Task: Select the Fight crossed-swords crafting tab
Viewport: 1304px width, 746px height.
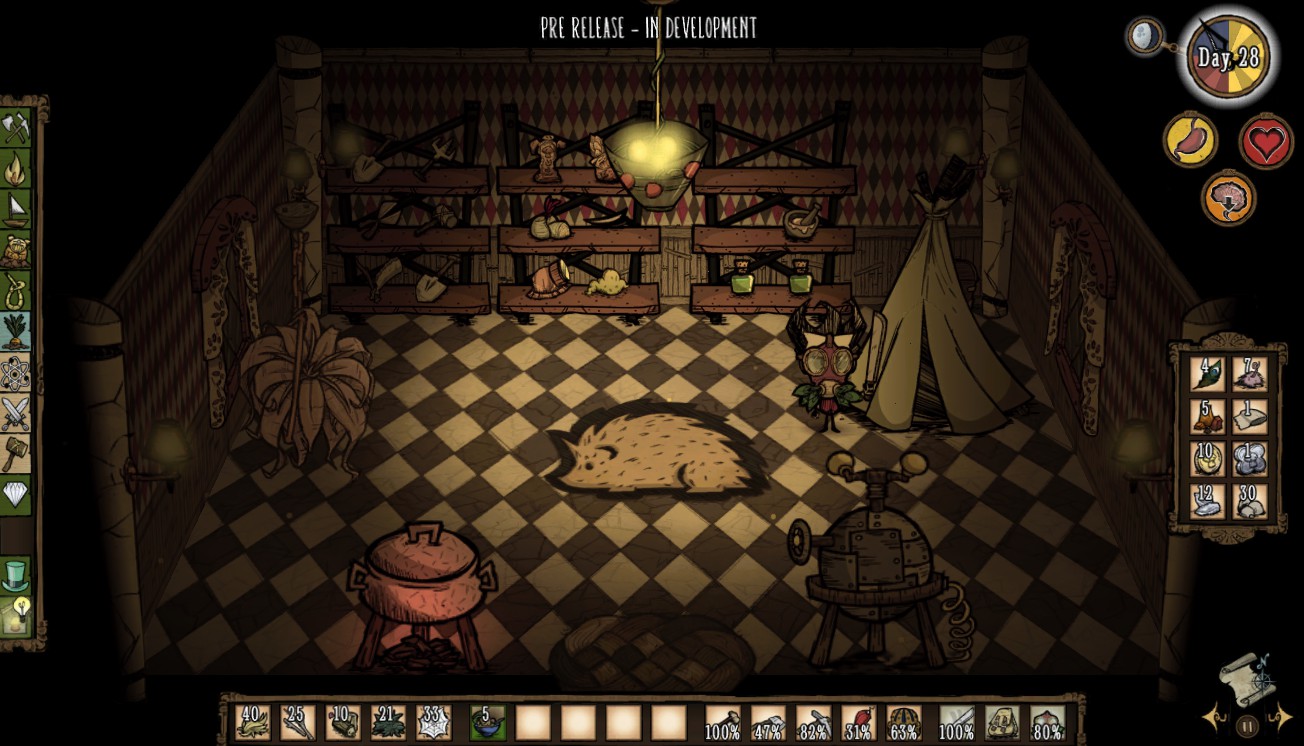Action: (x=15, y=413)
